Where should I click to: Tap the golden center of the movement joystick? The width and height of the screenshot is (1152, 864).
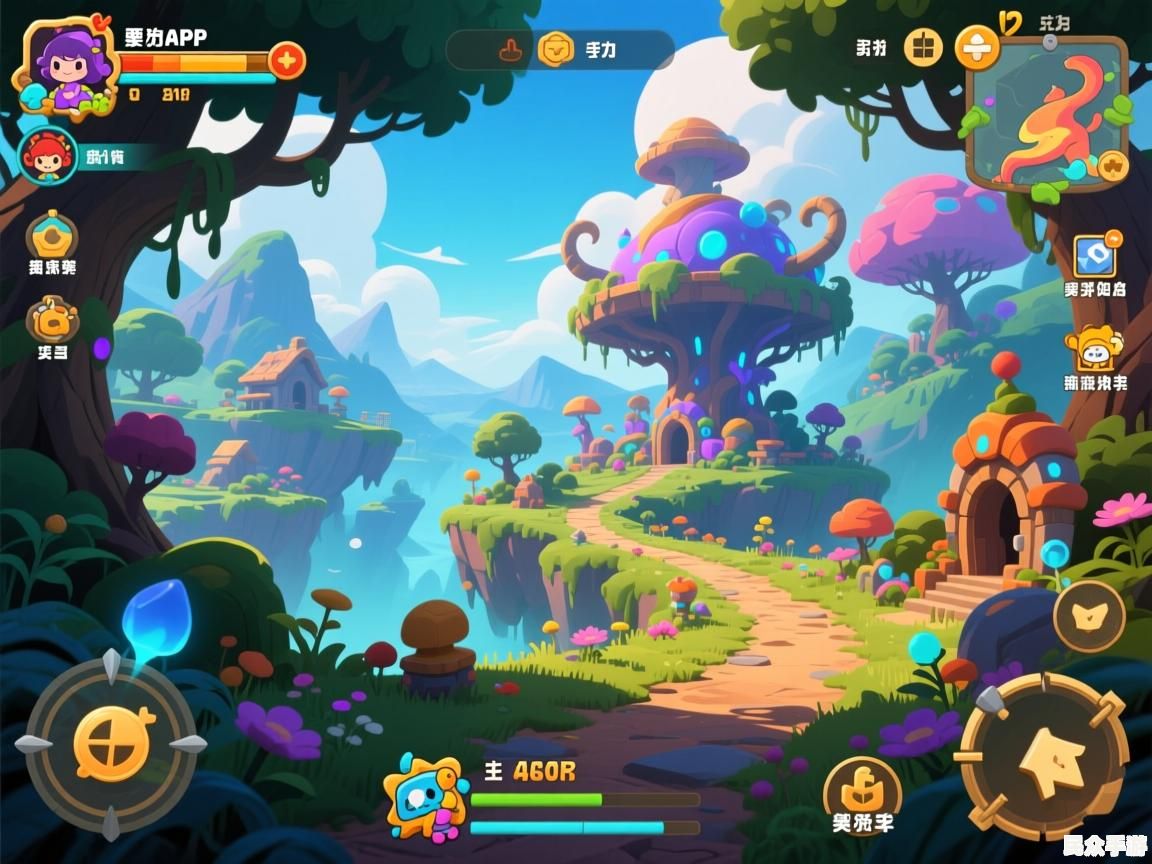(112, 744)
